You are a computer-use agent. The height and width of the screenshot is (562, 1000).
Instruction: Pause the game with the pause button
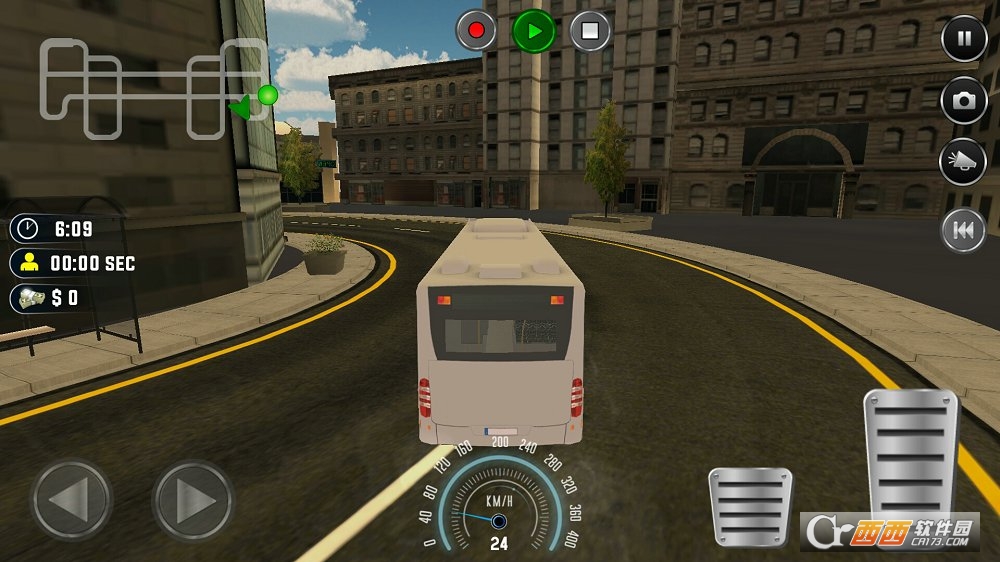964,40
